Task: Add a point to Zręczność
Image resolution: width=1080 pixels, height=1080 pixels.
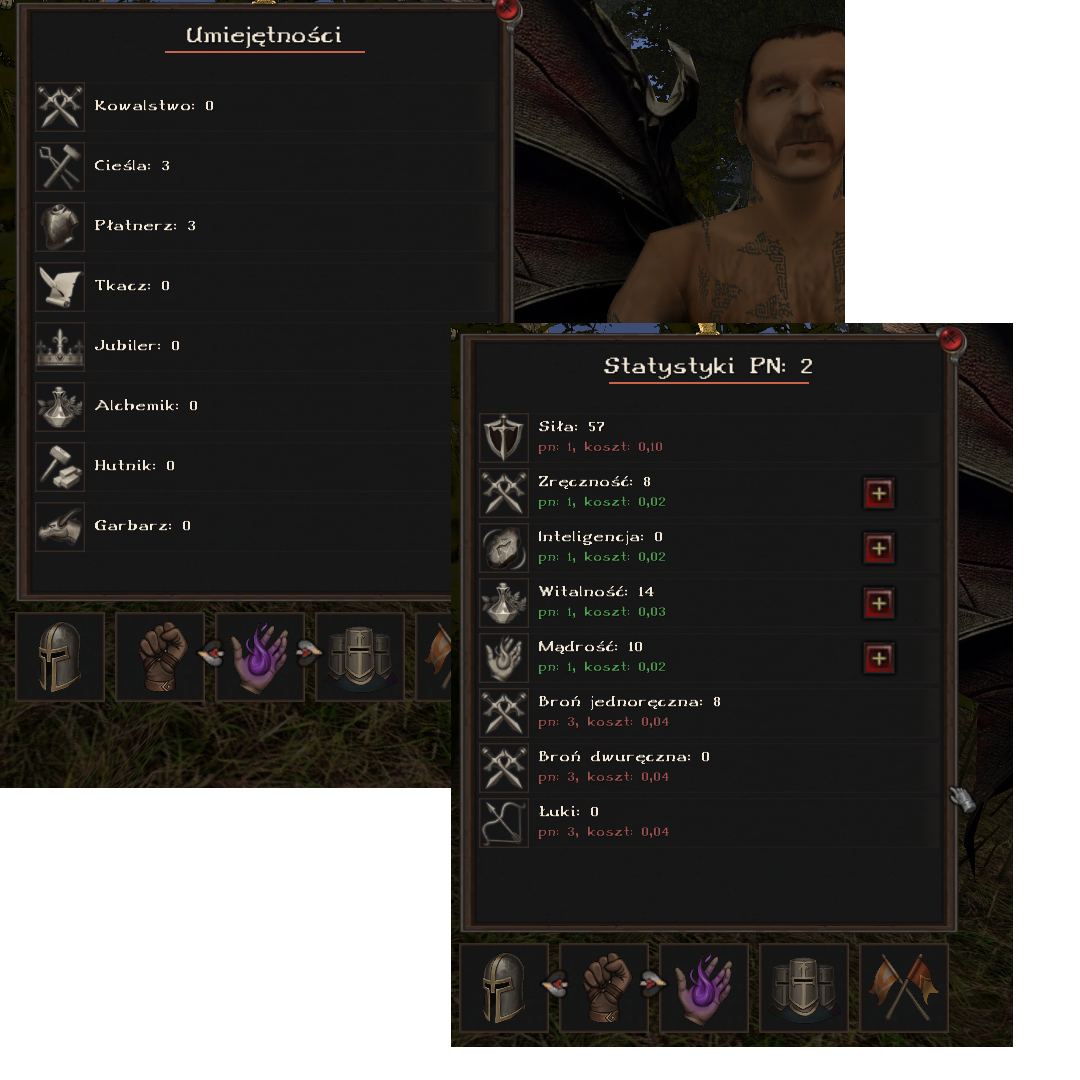Action: tap(879, 493)
